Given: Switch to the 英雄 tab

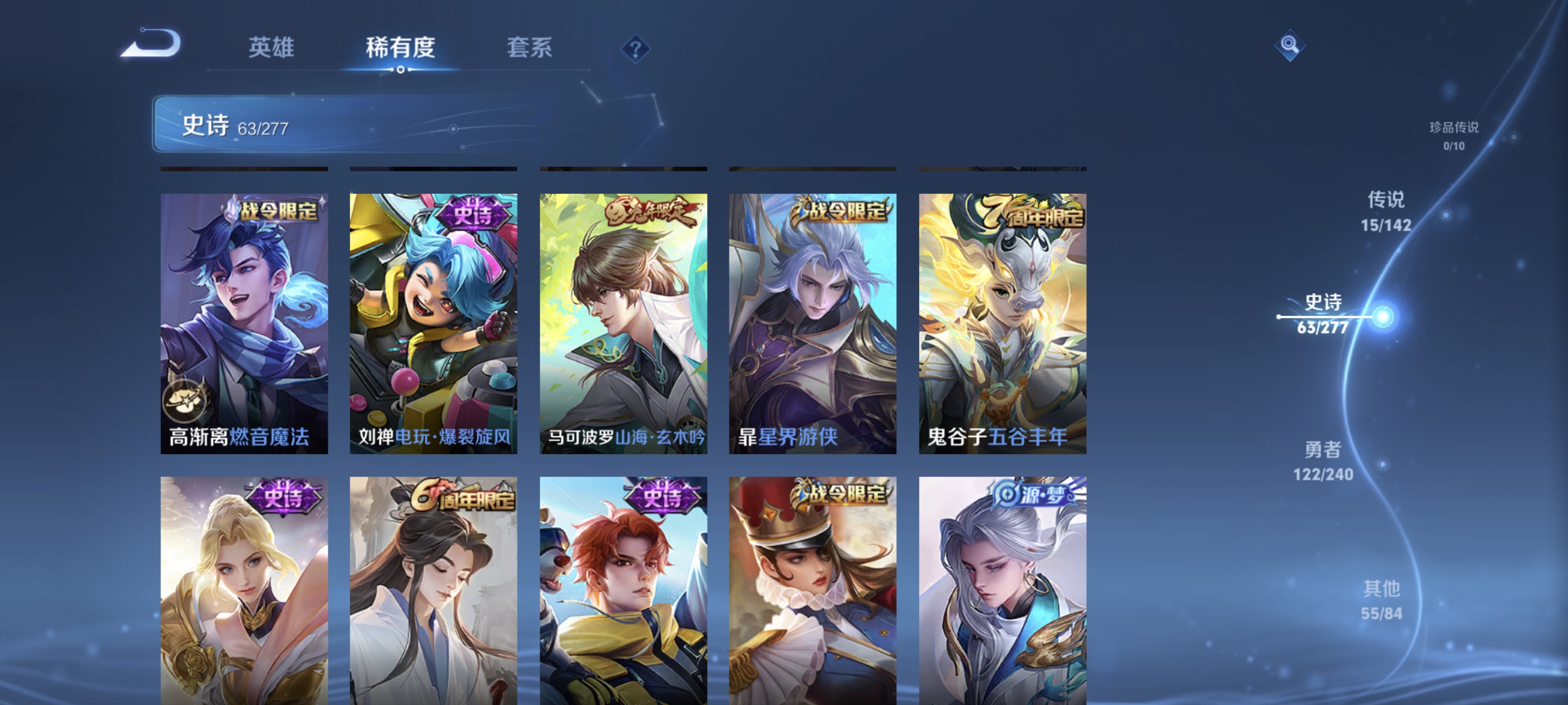Looking at the screenshot, I should tap(271, 48).
